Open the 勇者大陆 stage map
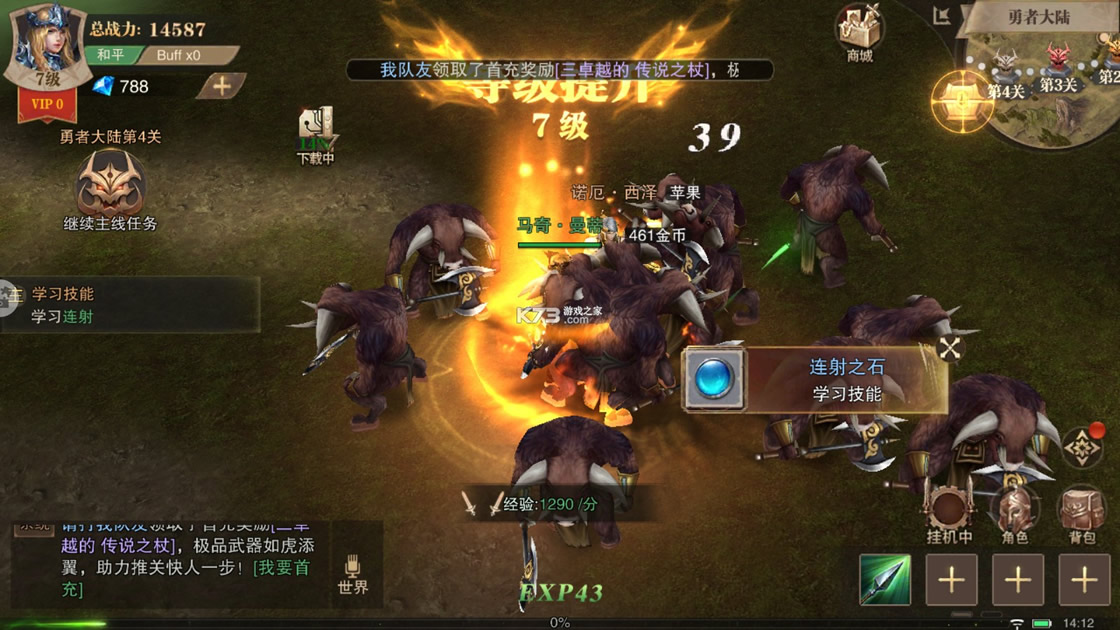This screenshot has width=1120, height=630. click(1040, 17)
